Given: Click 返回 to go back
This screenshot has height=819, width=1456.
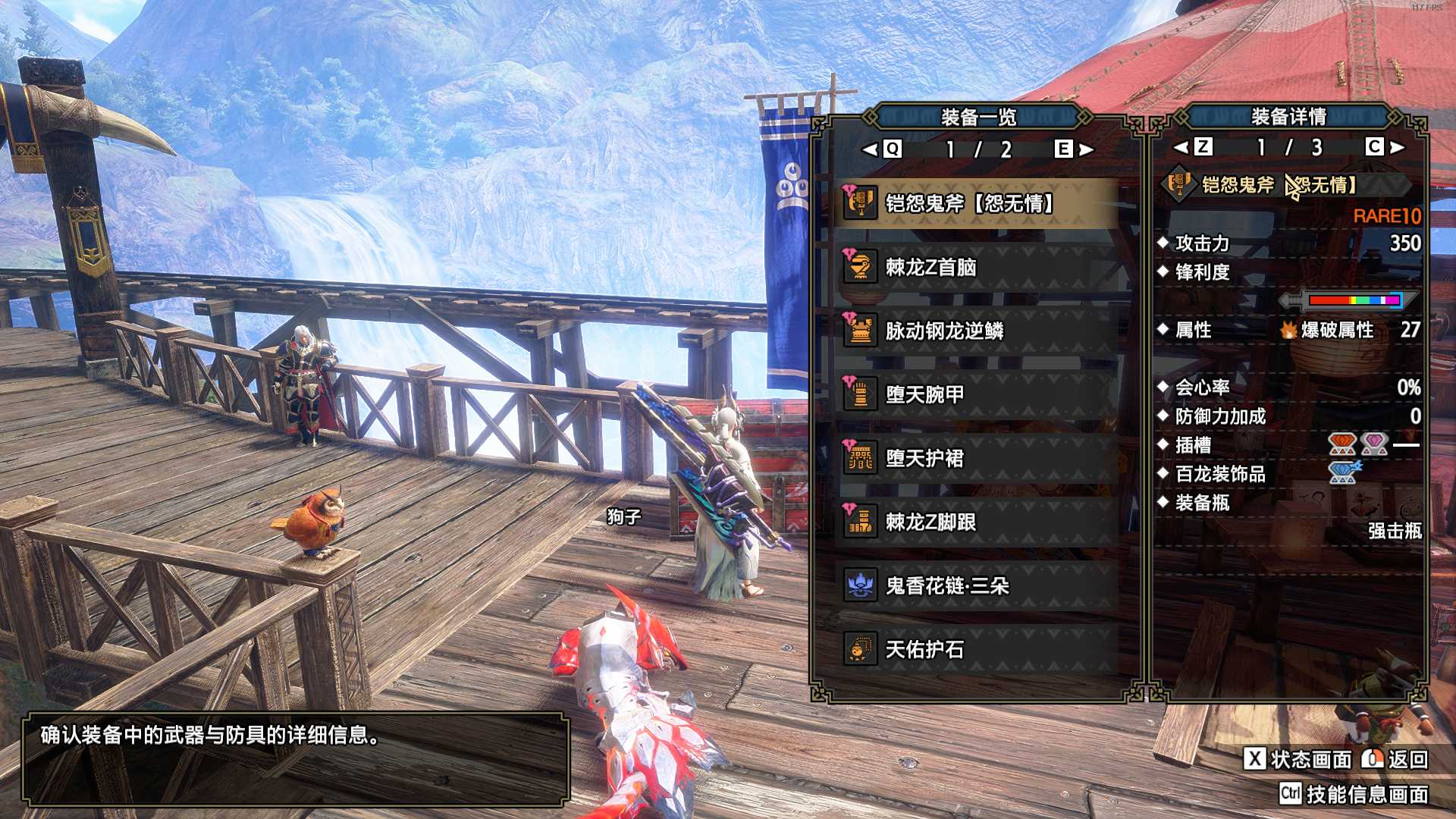Looking at the screenshot, I should coord(1395,759).
